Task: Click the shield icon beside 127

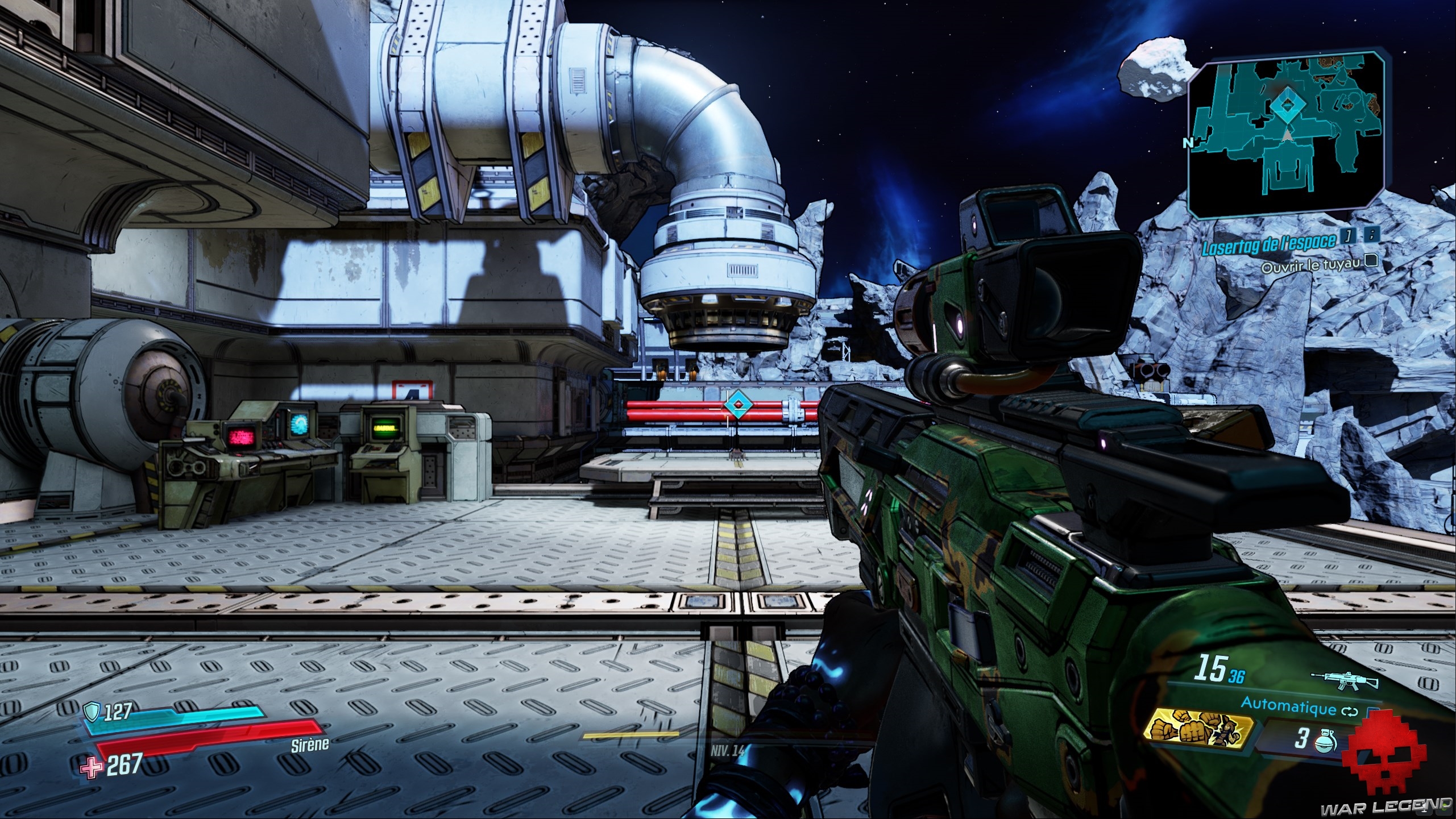Action: click(92, 710)
